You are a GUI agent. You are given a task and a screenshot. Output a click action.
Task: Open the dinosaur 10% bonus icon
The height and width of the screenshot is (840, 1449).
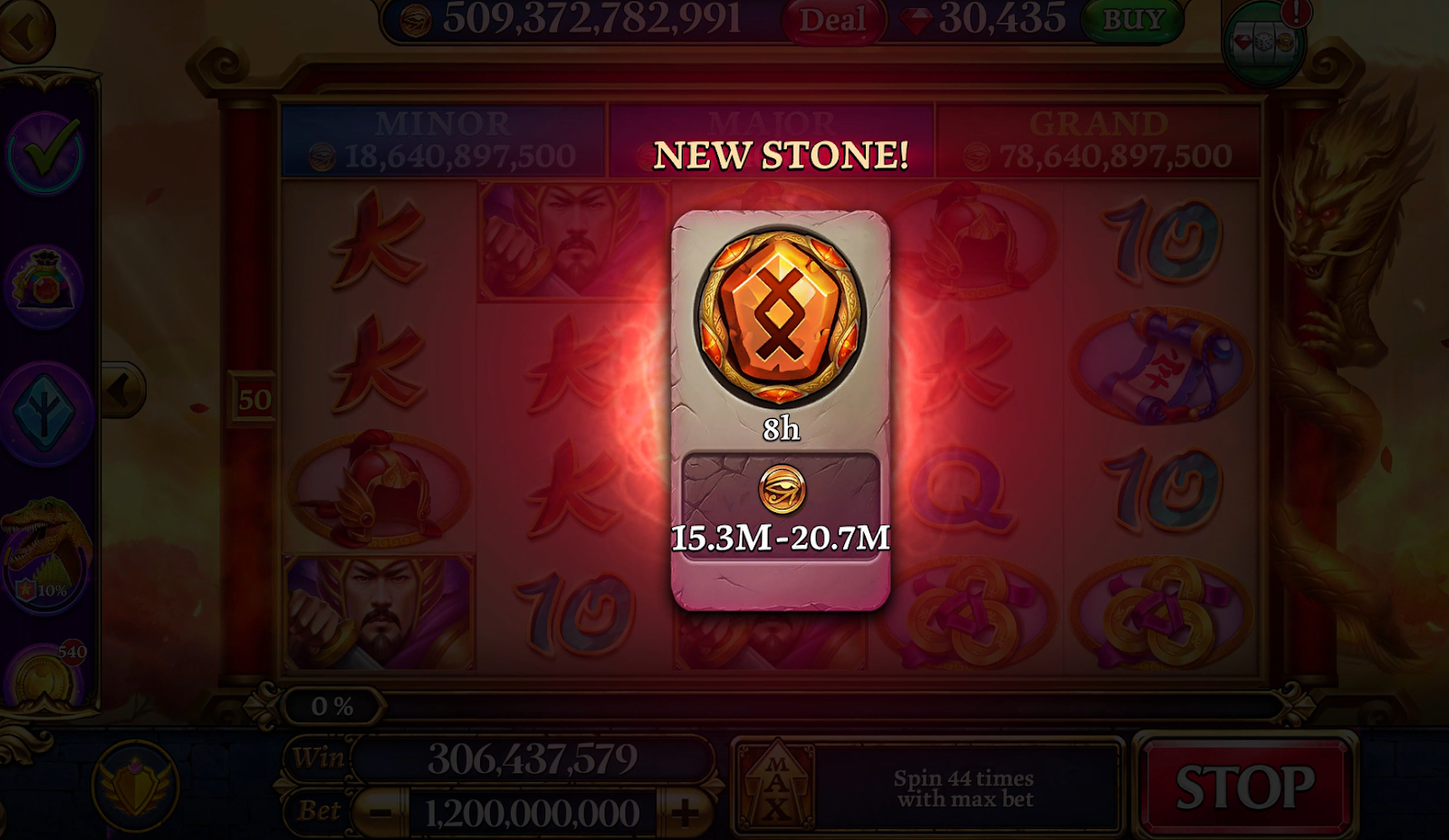(44, 554)
